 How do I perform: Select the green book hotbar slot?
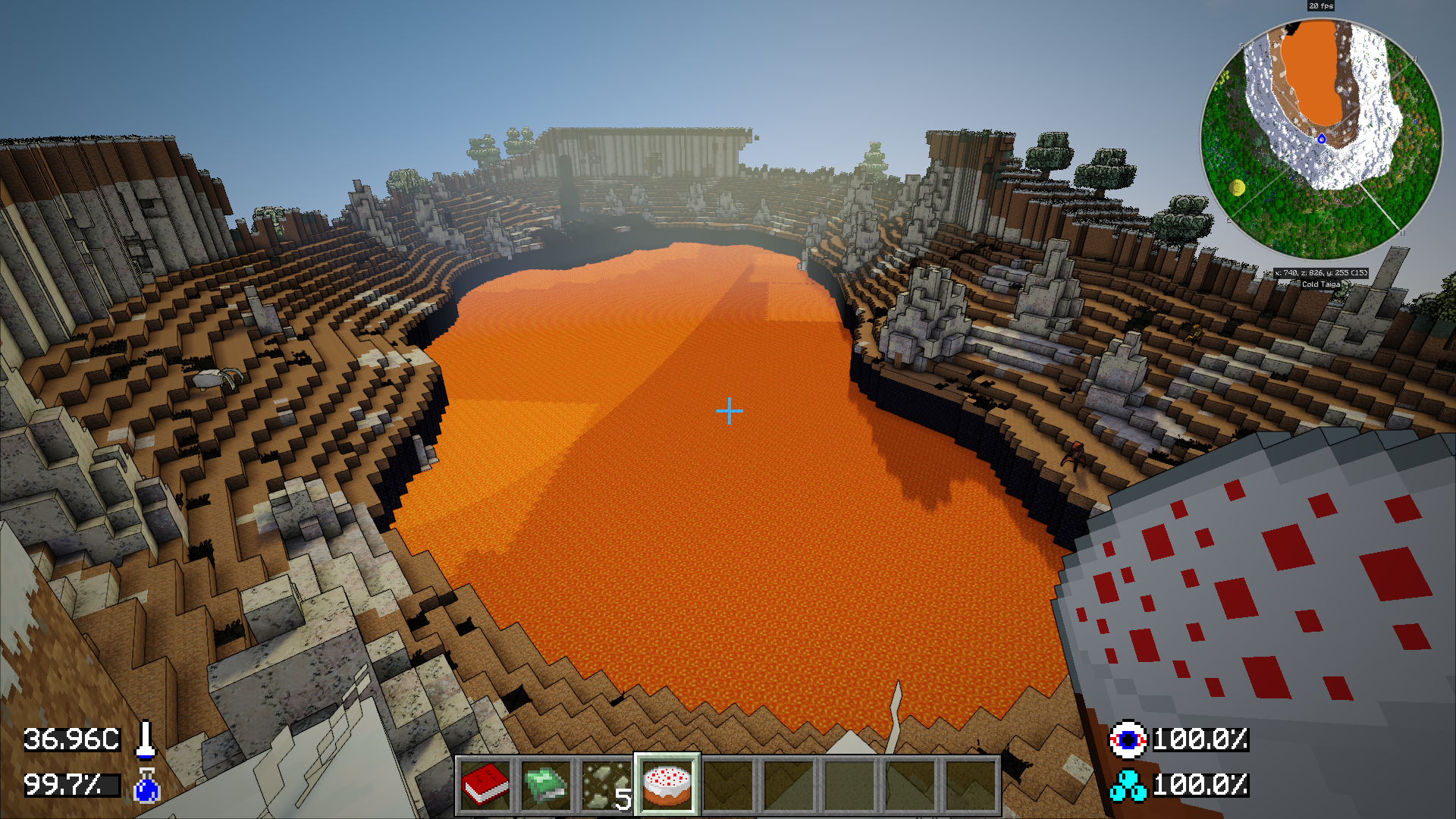point(546,785)
